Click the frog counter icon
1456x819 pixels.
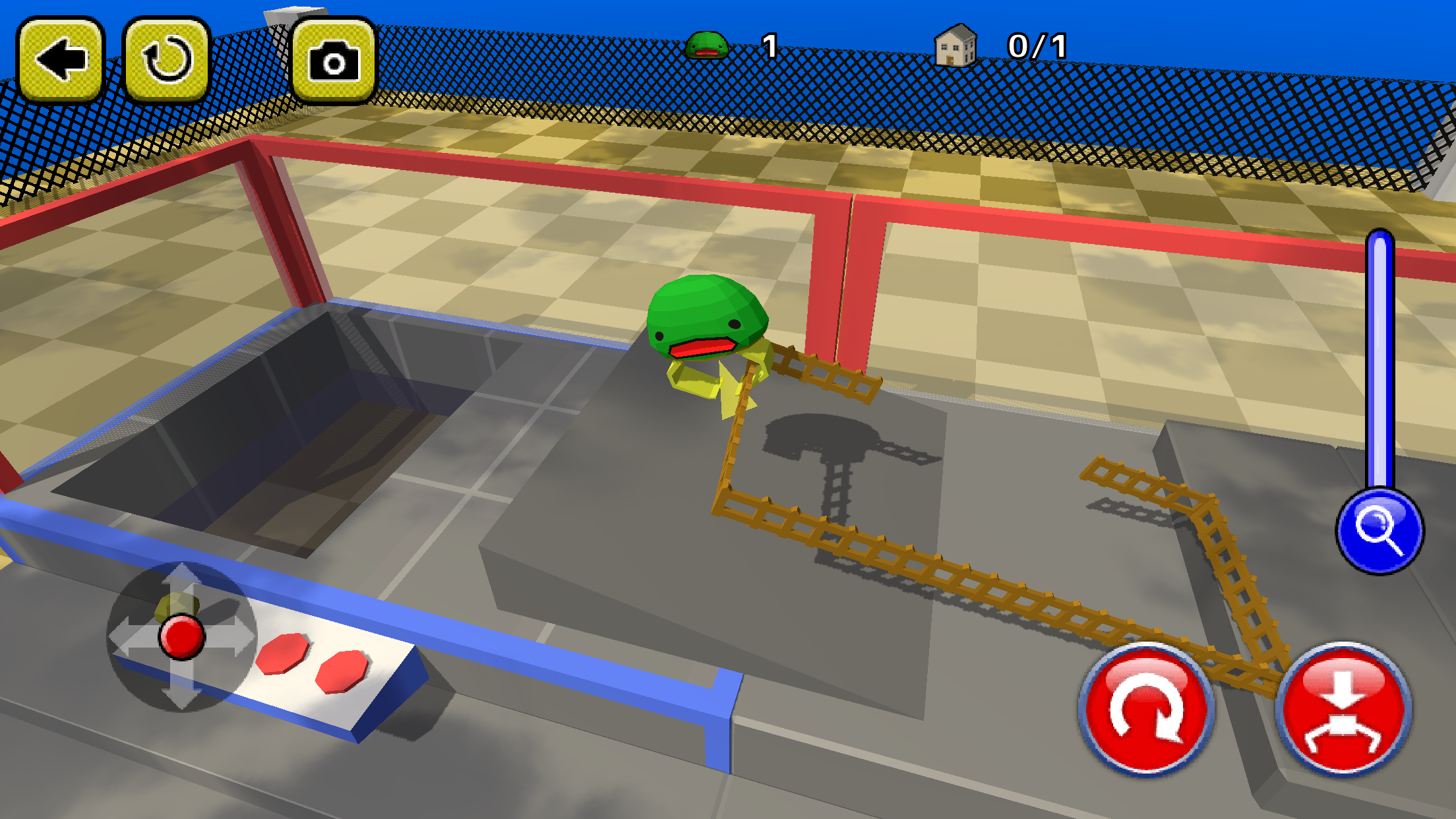[x=709, y=45]
